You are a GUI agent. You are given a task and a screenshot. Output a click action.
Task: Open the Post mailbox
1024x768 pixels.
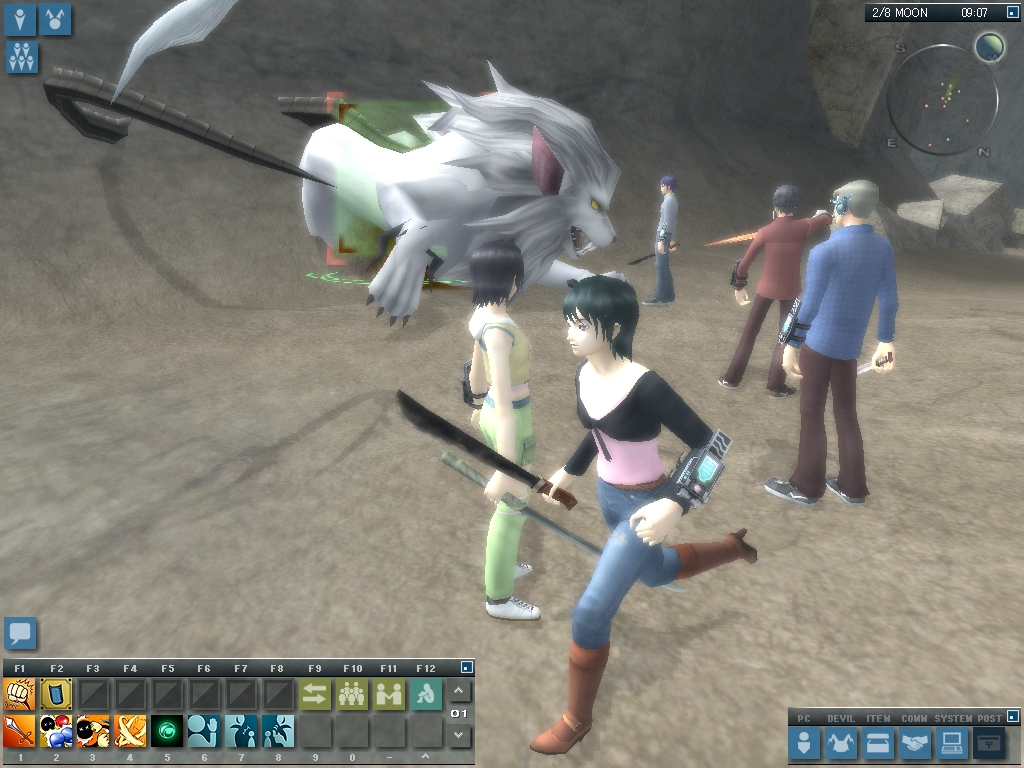990,743
